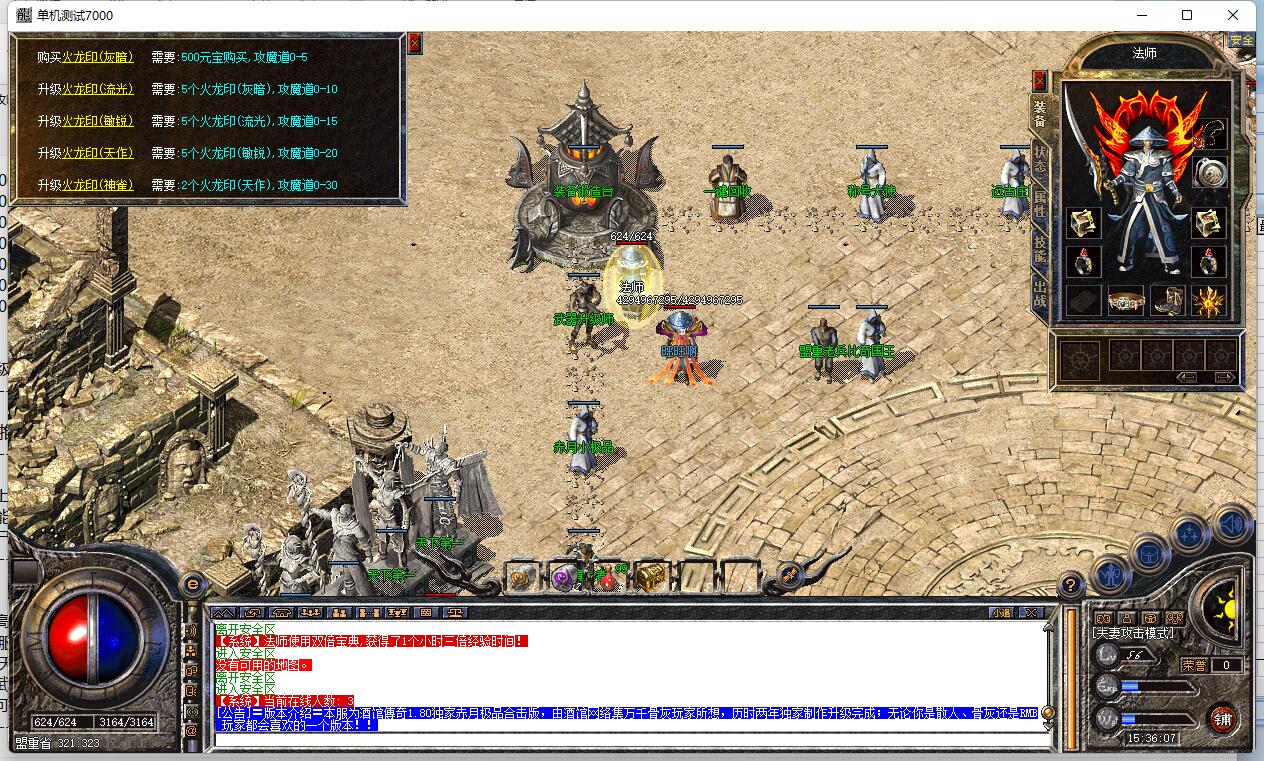Click the golden sun gem equipment slot
The width and height of the screenshot is (1264, 761).
1209,301
